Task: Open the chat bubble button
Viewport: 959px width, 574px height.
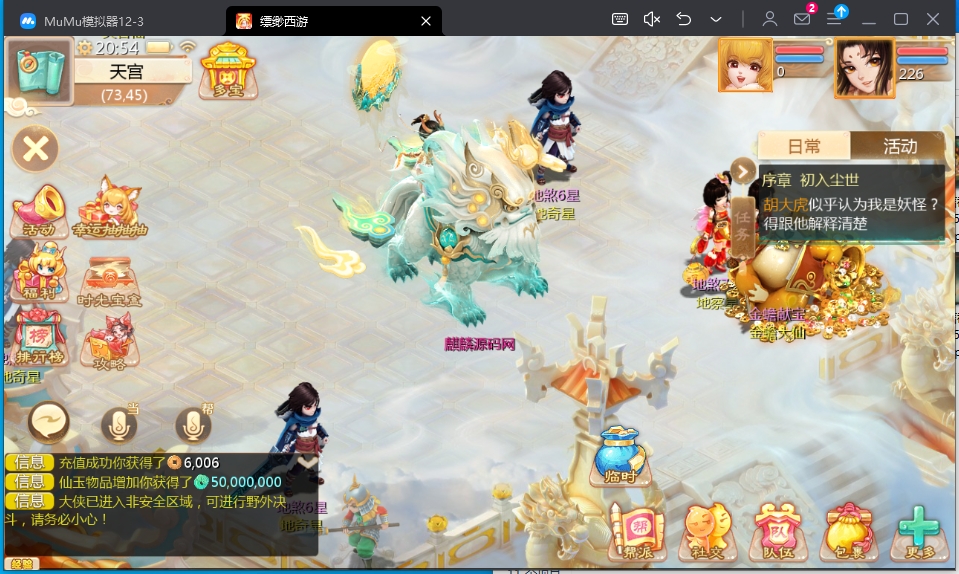Action: click(49, 422)
